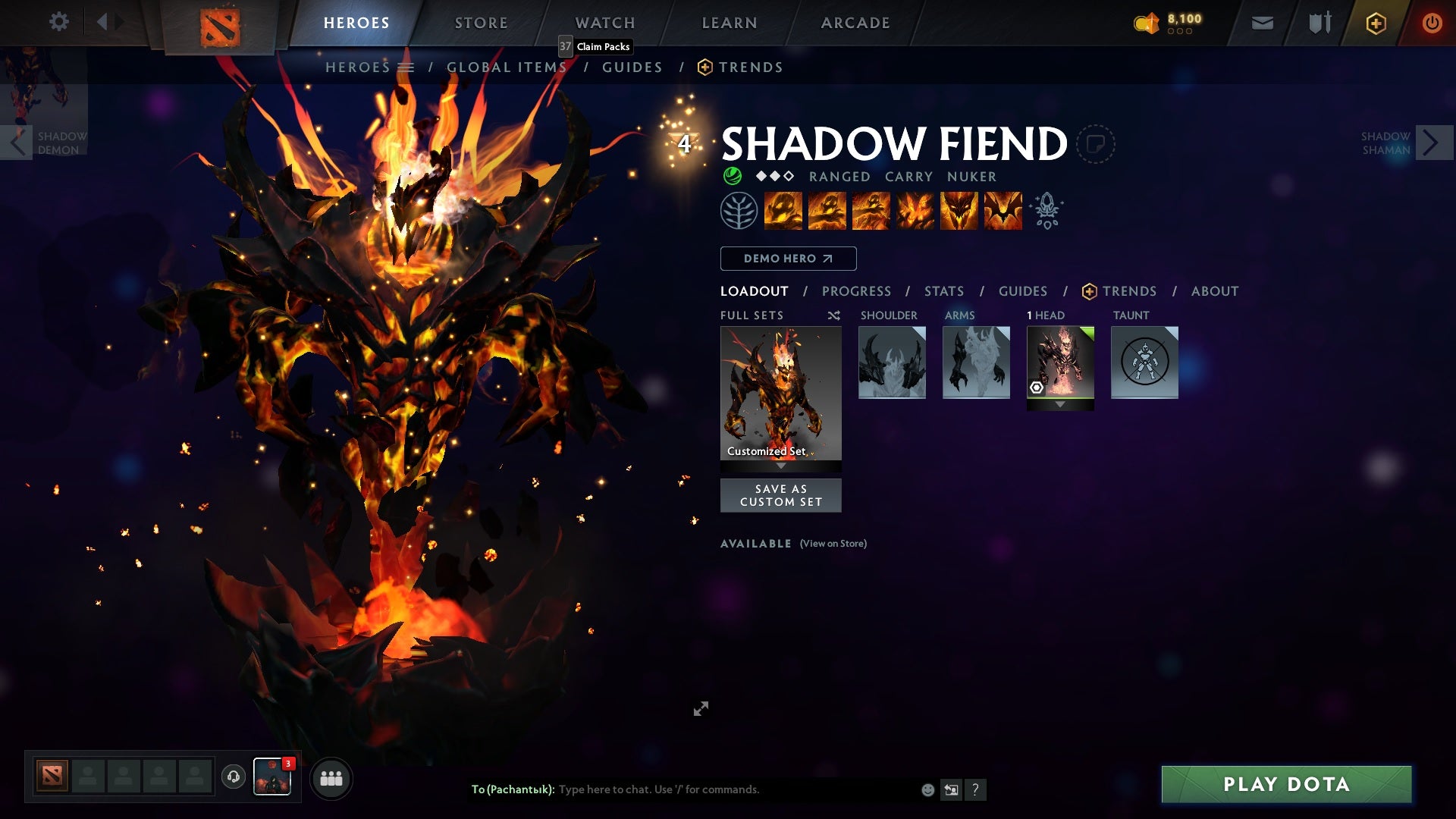Screen dimensions: 1456x819
Task: Open voice chat headset icon in party bar
Action: (x=234, y=777)
